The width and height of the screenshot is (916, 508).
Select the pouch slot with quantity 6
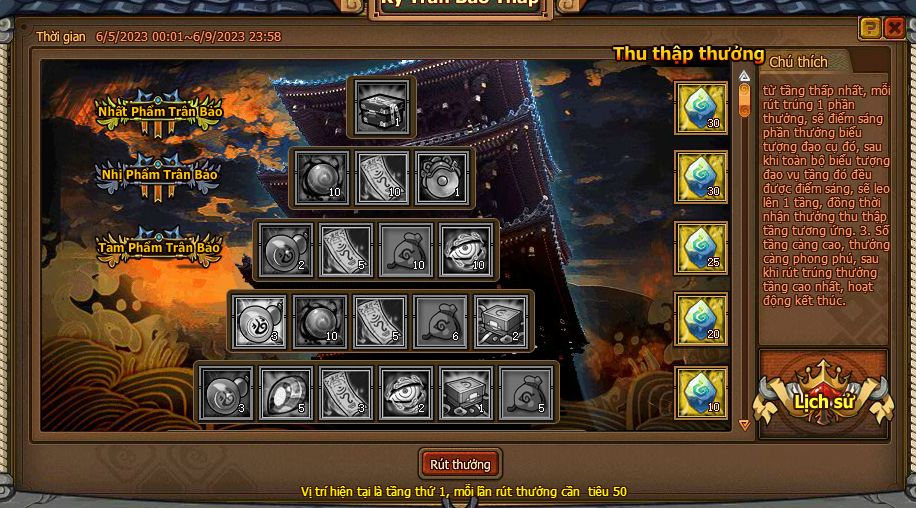click(x=441, y=321)
